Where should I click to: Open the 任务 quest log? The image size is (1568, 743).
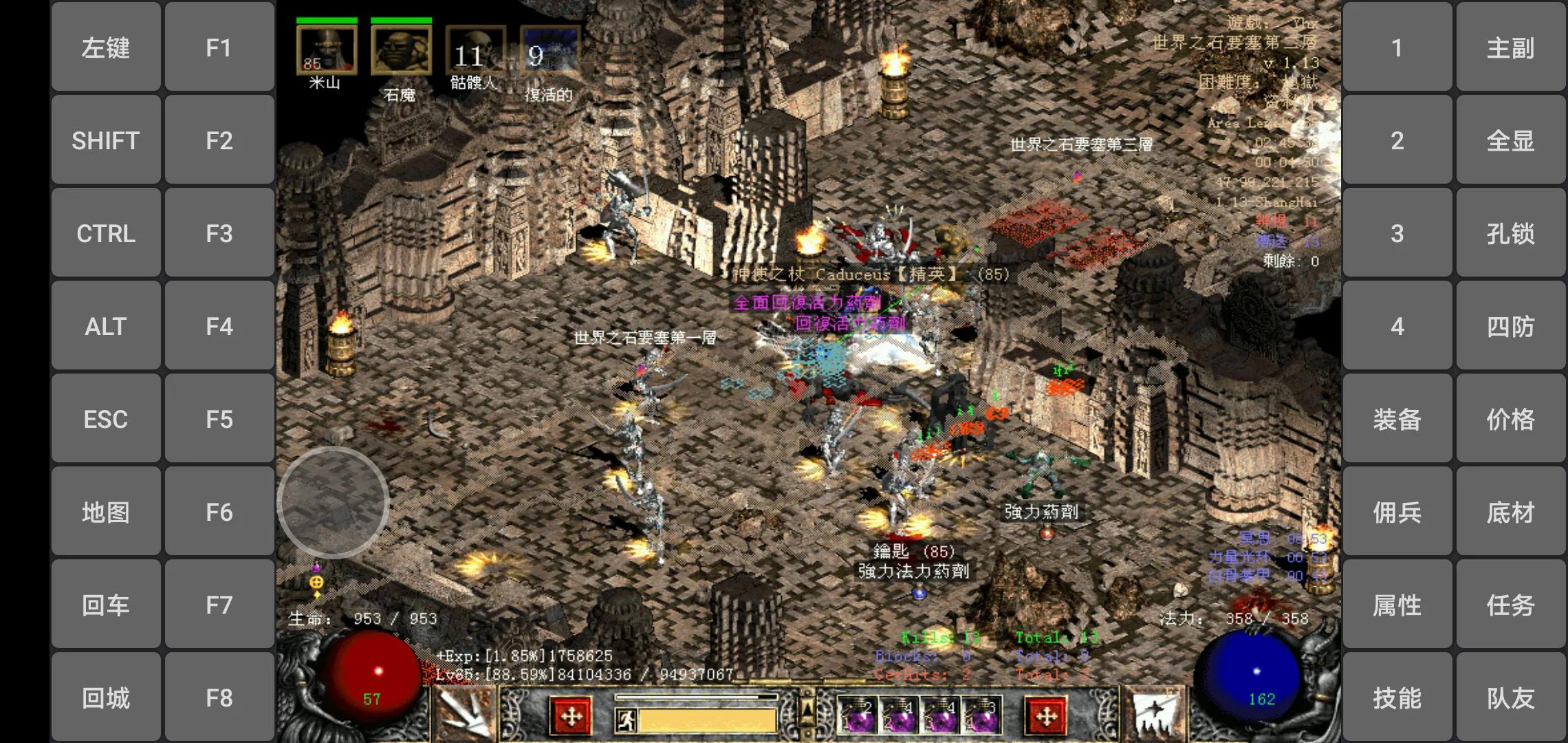1510,605
